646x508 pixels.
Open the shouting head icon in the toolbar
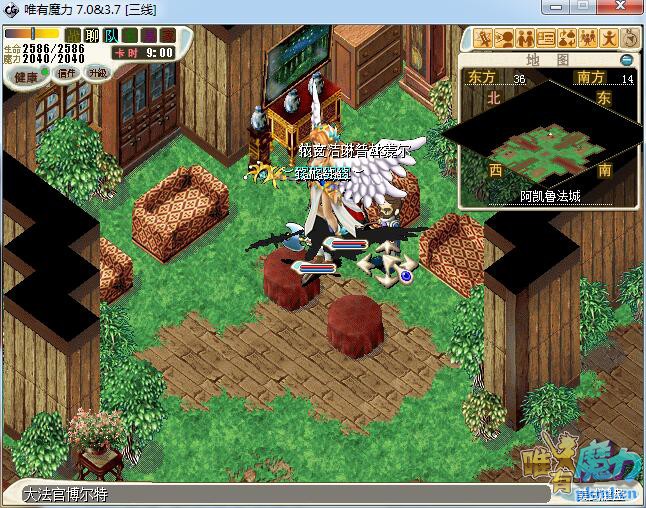[x=505, y=39]
